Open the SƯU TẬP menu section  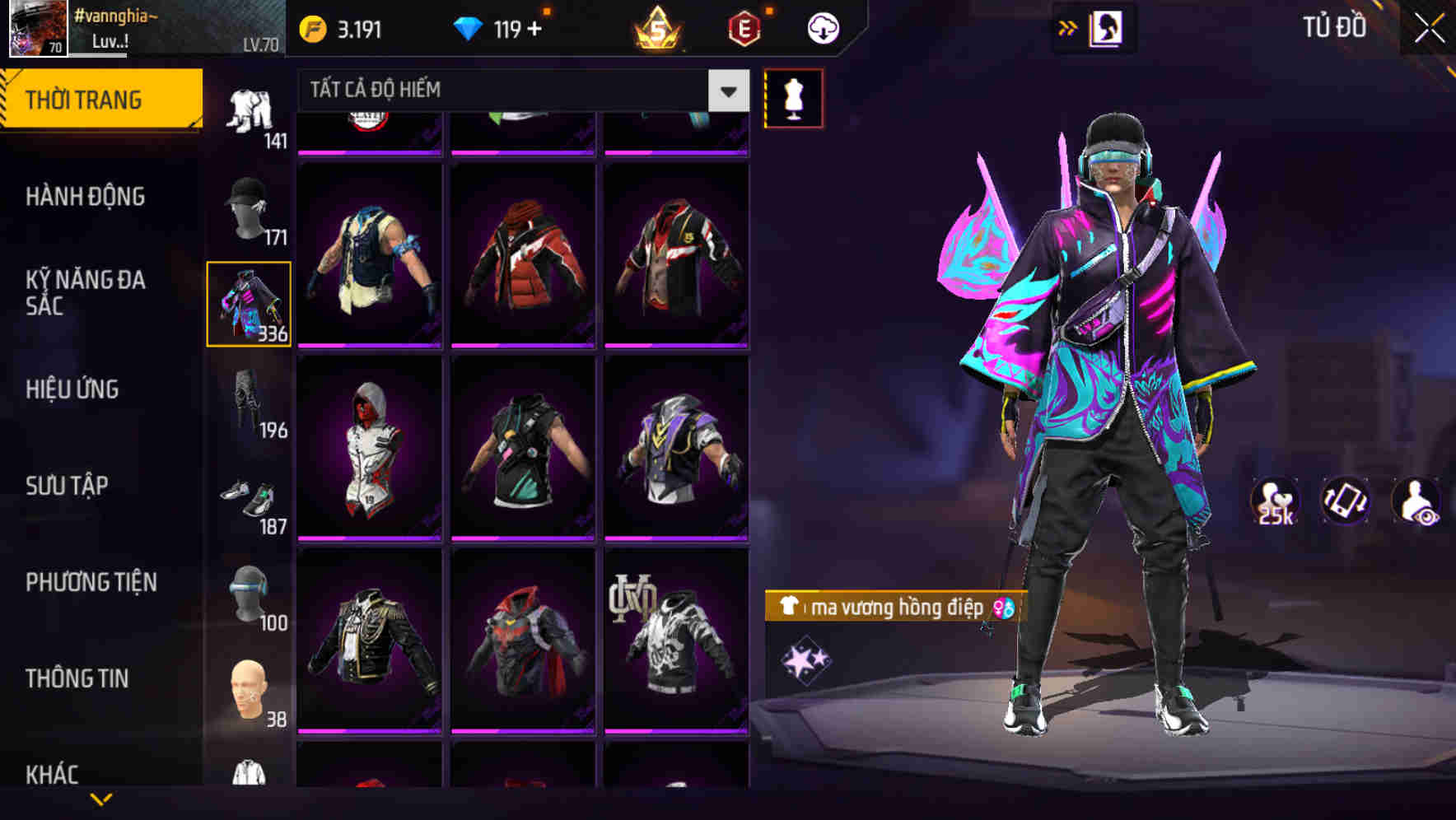[x=69, y=487]
